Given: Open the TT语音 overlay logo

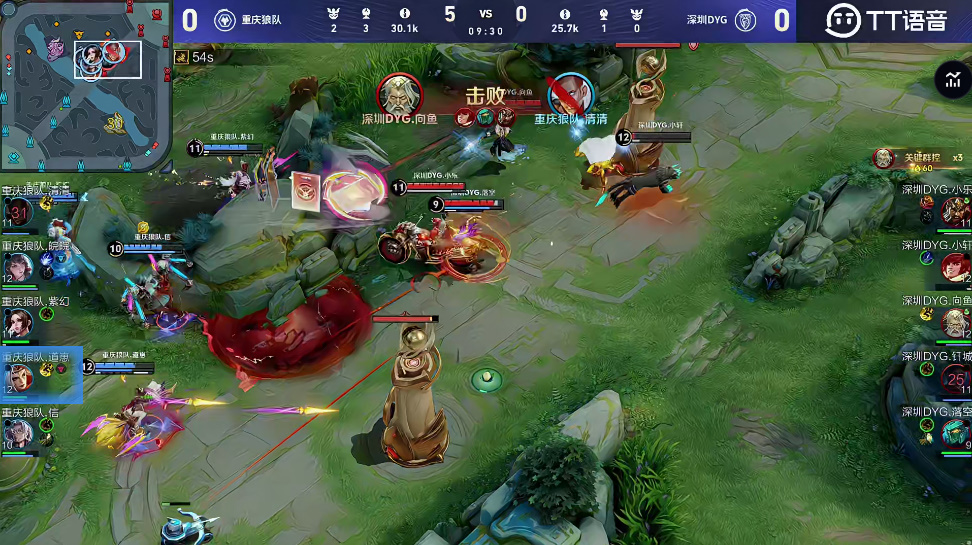Looking at the screenshot, I should pyautogui.click(x=884, y=20).
